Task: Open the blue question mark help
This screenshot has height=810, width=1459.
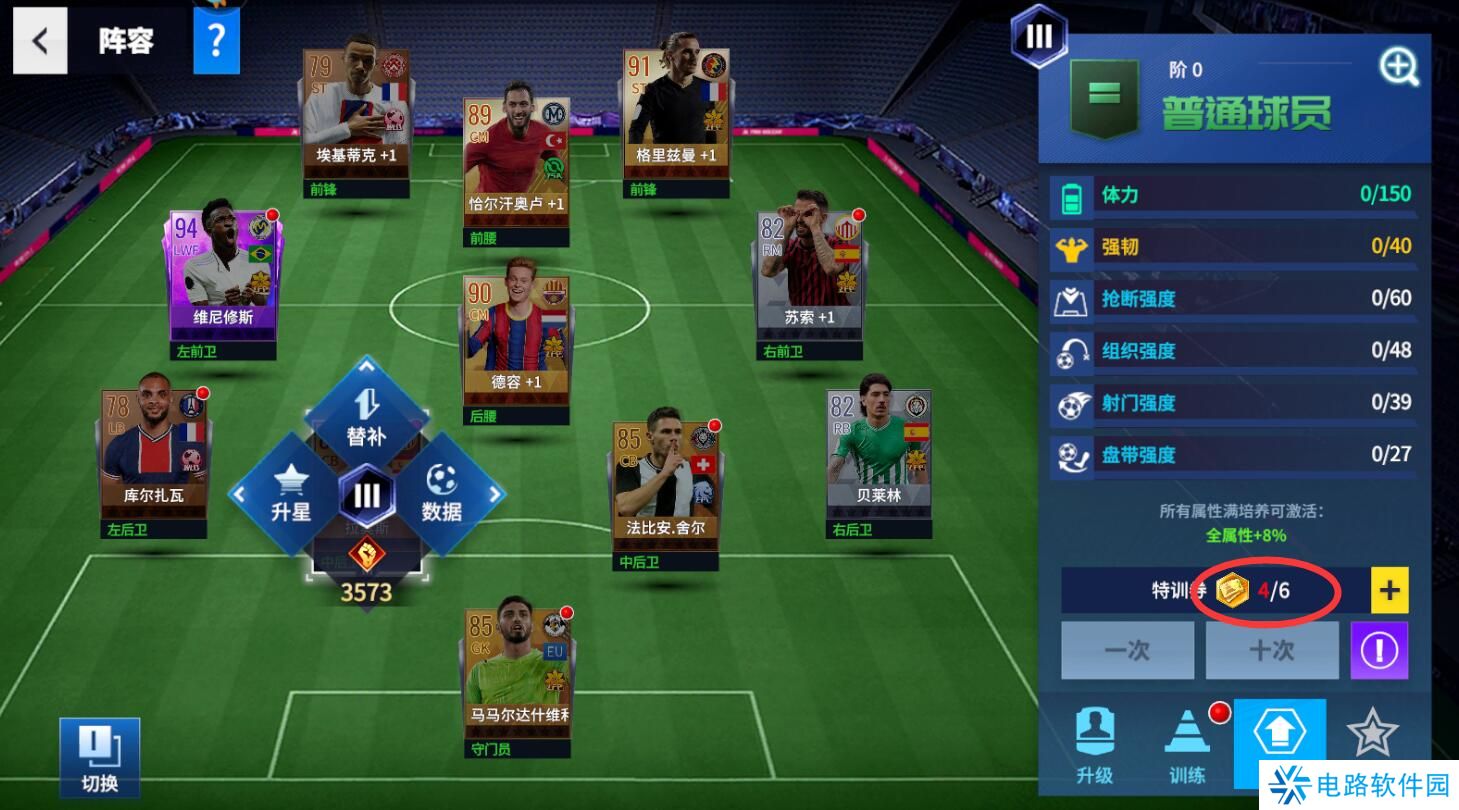Action: (x=216, y=41)
